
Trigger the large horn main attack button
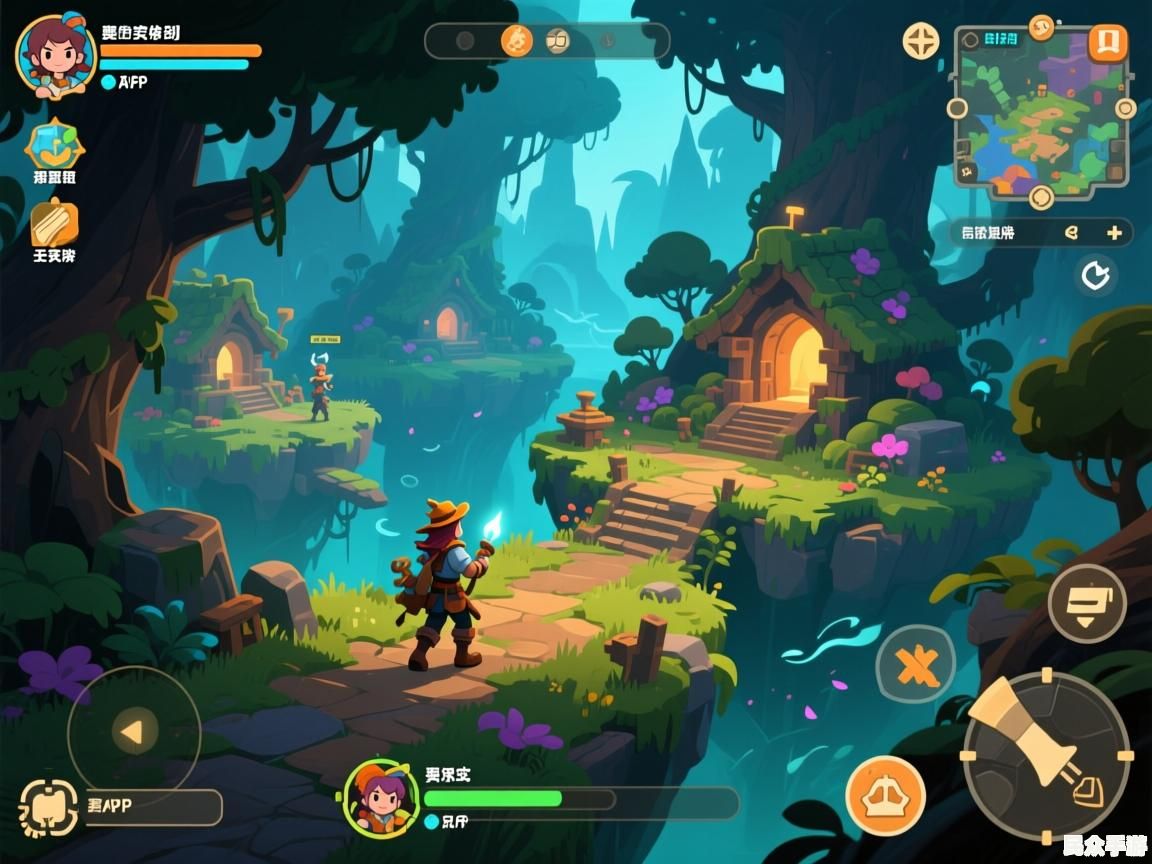(1045, 755)
